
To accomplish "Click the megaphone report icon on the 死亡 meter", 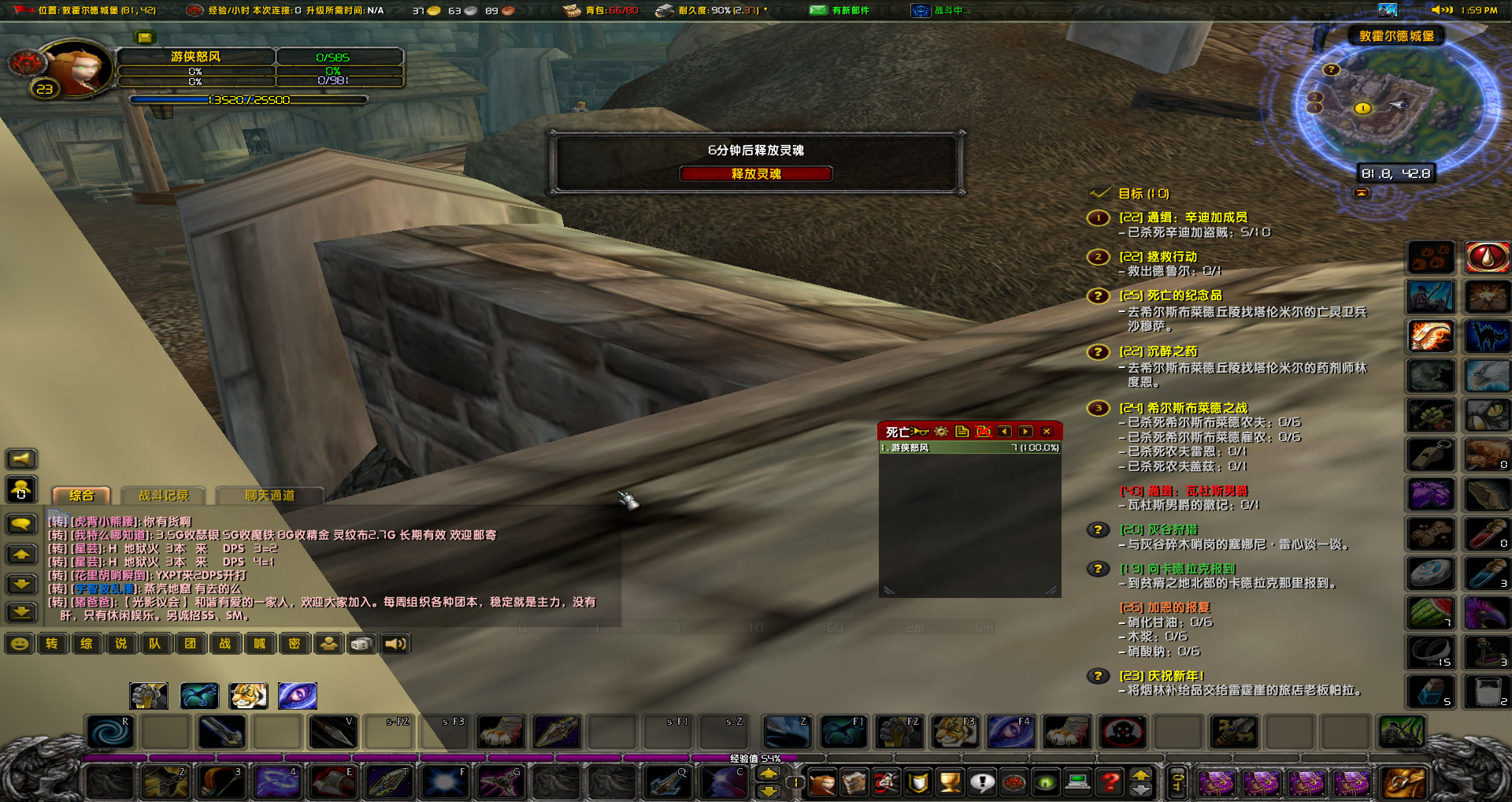I will (x=919, y=431).
